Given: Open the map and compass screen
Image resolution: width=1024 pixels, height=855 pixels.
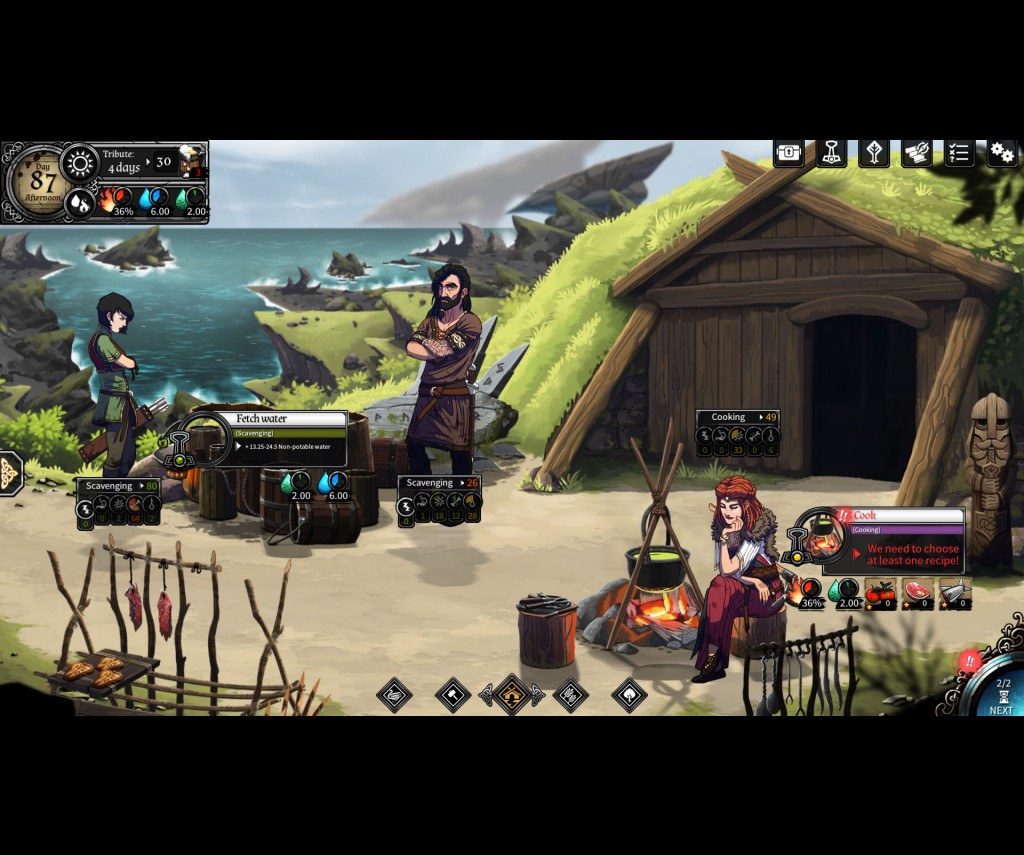Looking at the screenshot, I should click(916, 153).
